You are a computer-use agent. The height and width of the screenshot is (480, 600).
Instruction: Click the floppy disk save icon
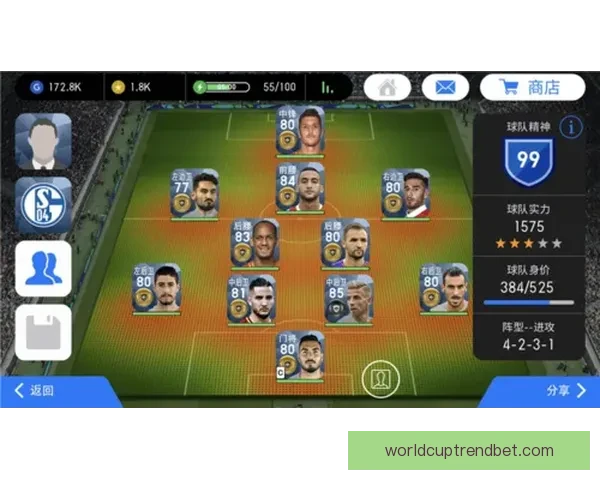click(x=43, y=332)
